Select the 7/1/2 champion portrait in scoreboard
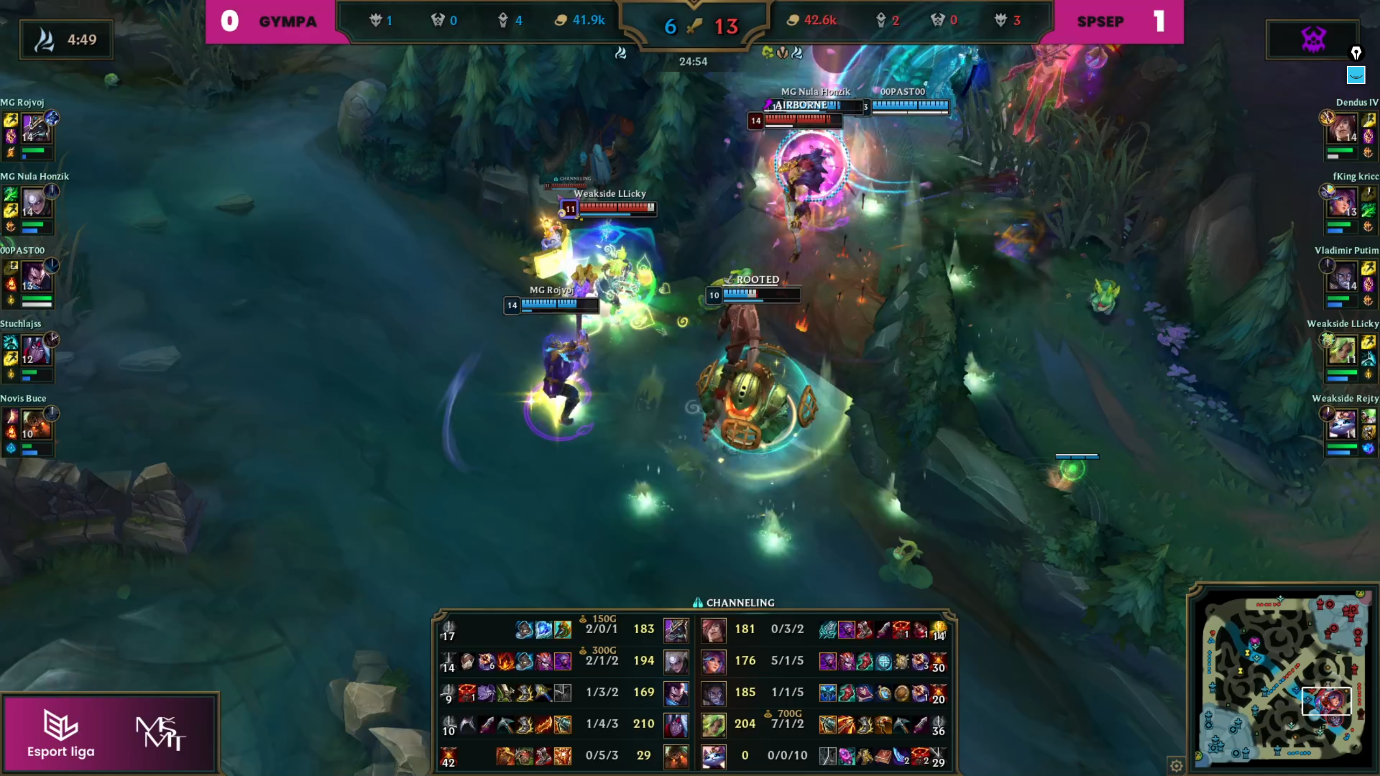The width and height of the screenshot is (1380, 776). pyautogui.click(x=713, y=724)
